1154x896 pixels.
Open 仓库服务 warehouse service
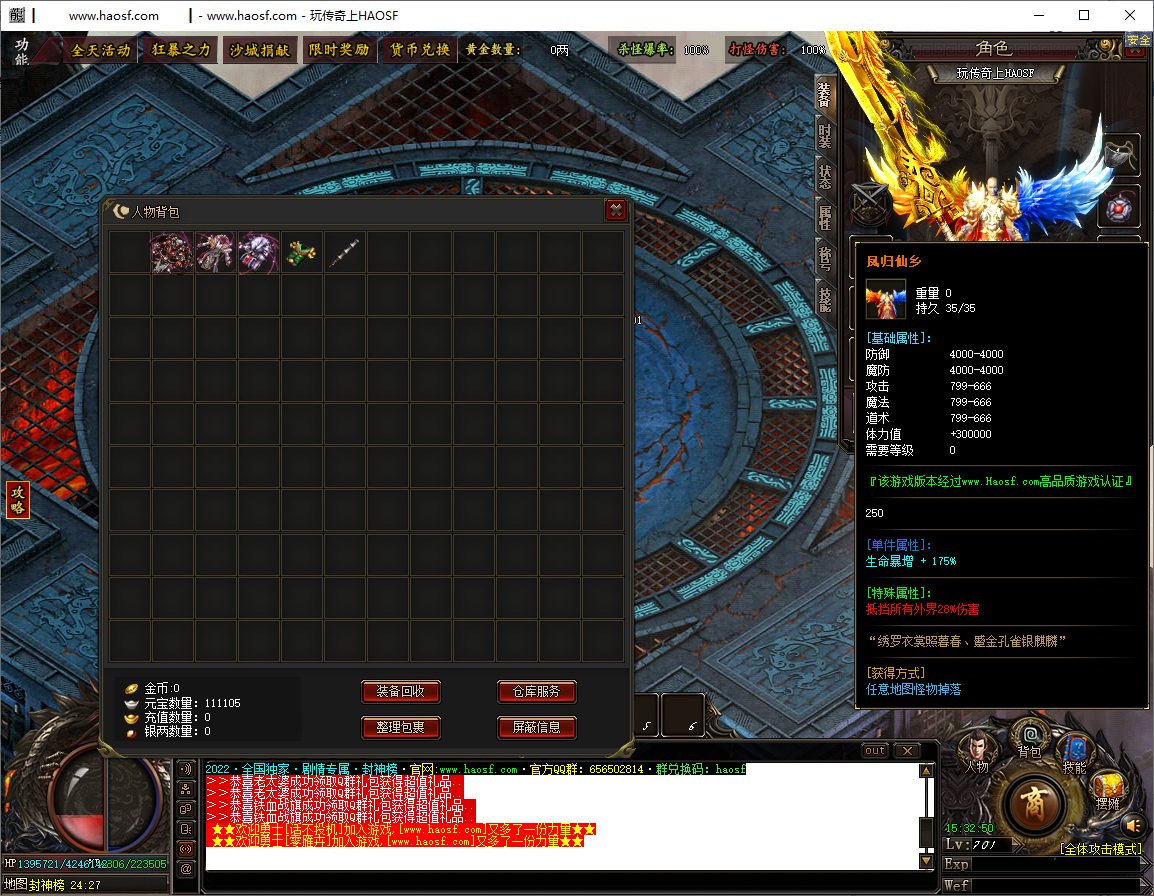[537, 691]
